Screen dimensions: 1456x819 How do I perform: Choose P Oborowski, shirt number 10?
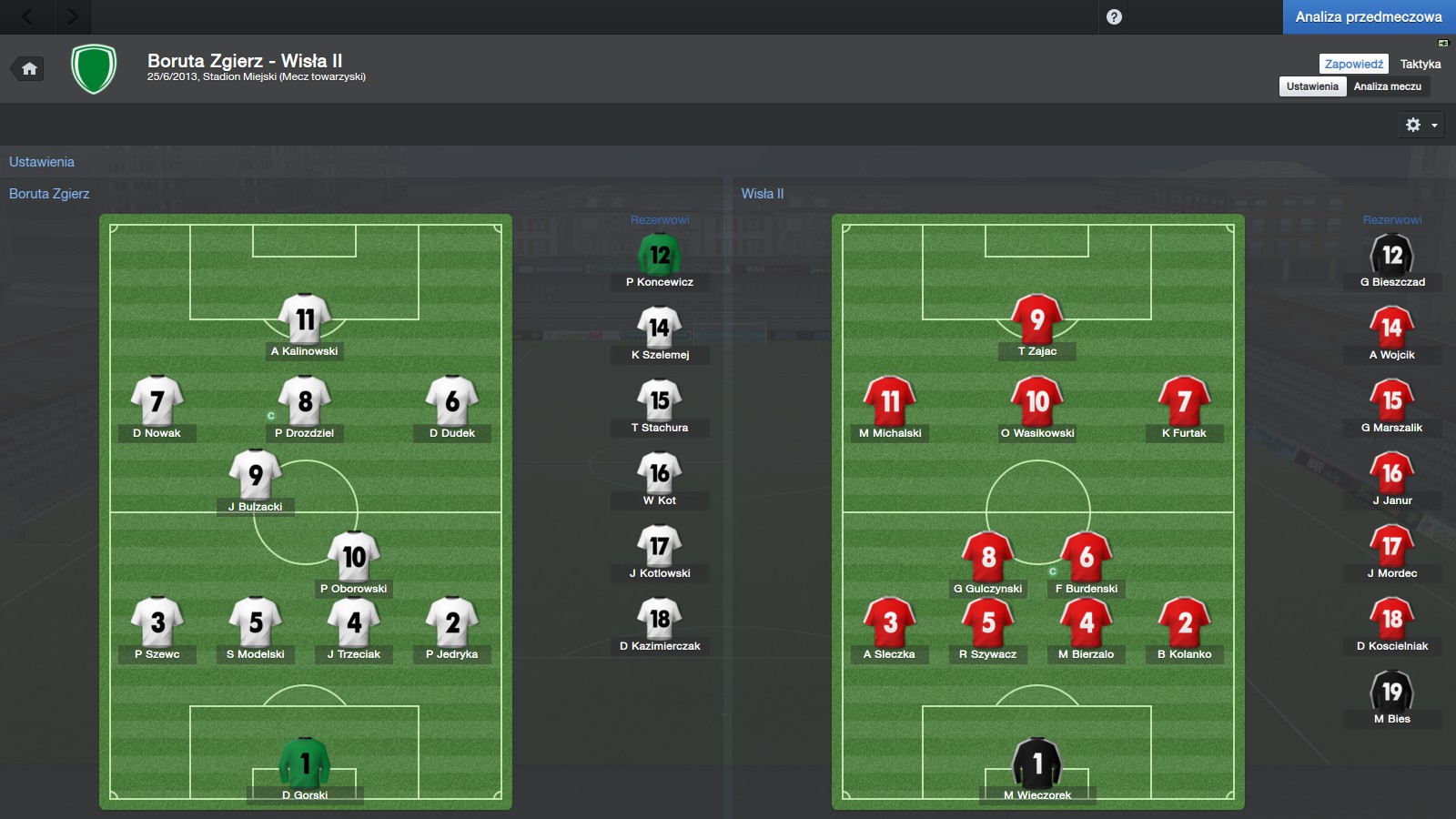[x=354, y=557]
